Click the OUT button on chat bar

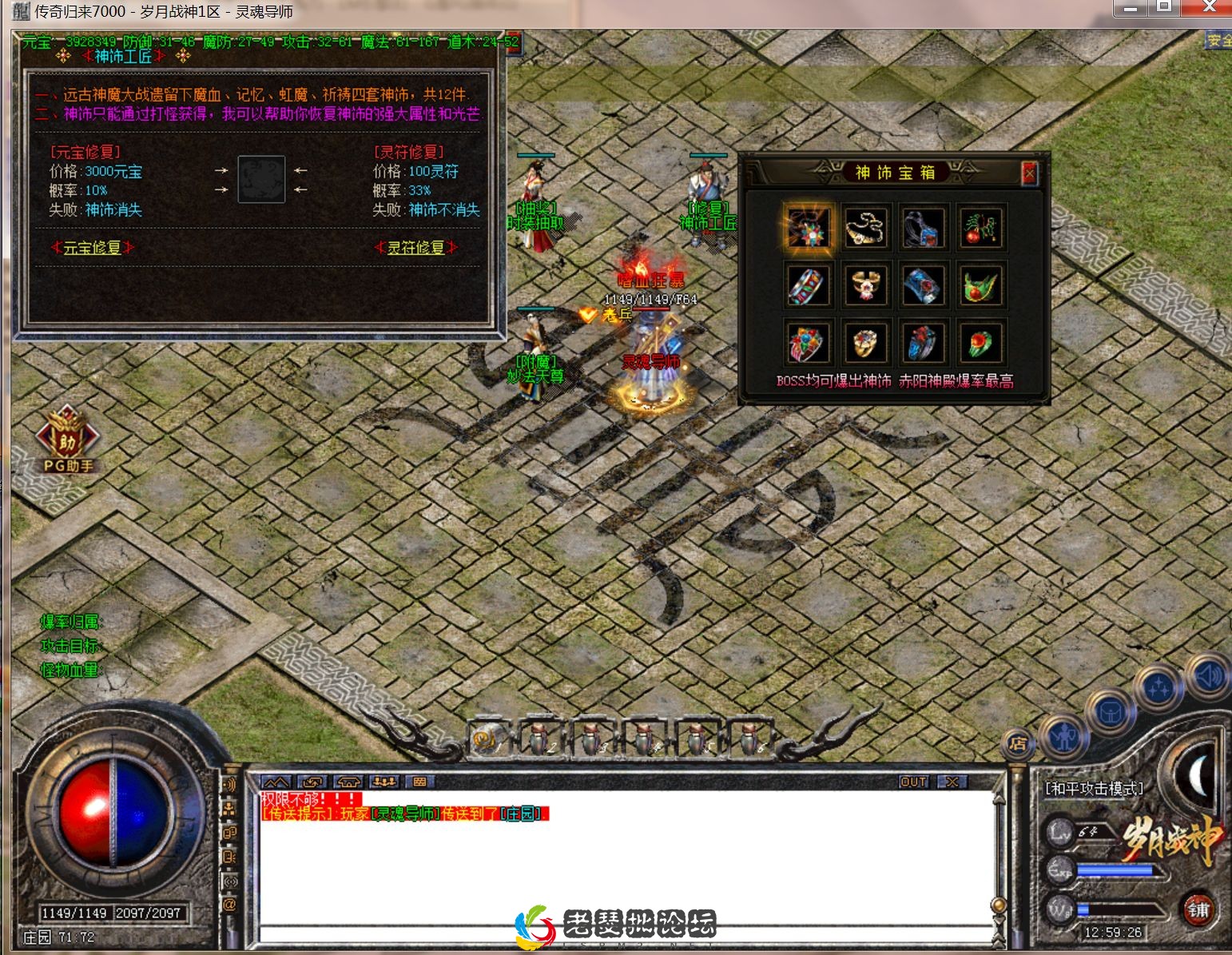click(x=913, y=782)
